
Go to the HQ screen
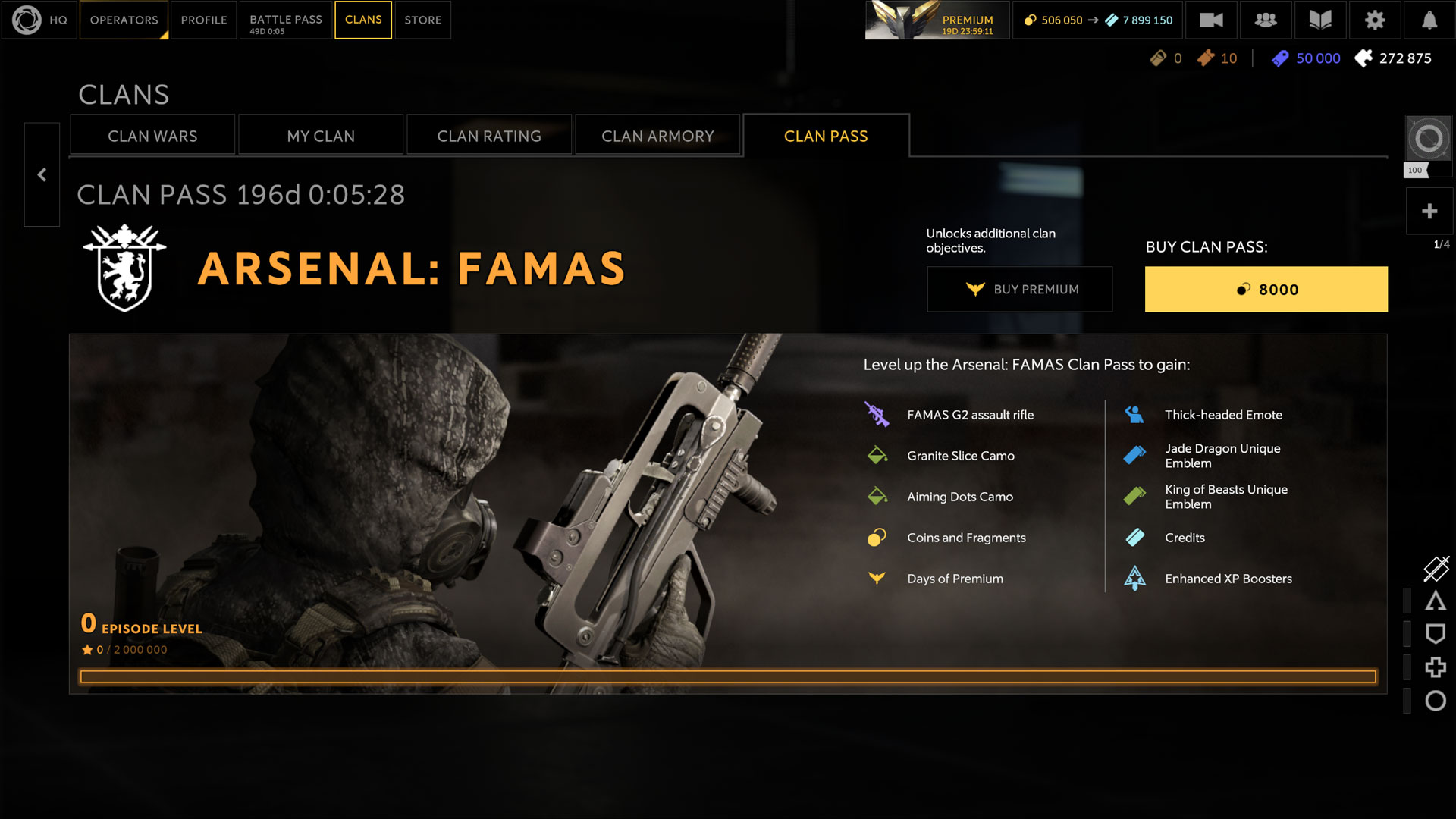pyautogui.click(x=39, y=20)
